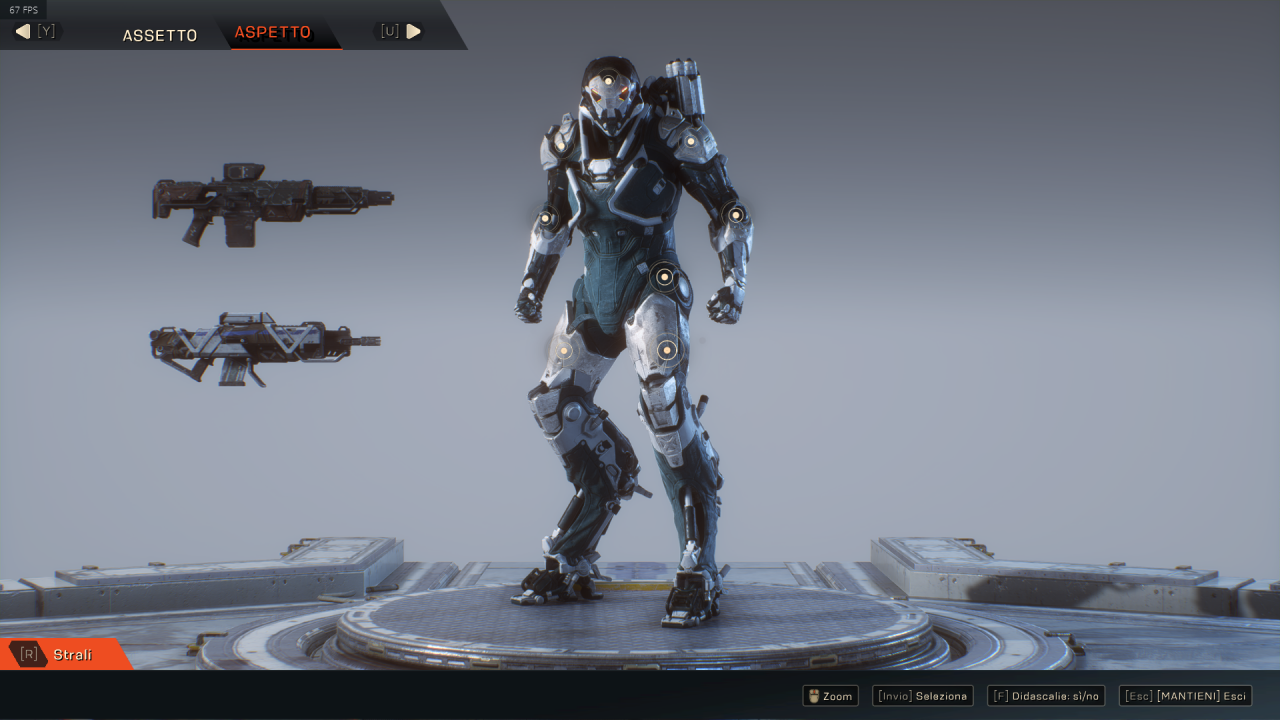This screenshot has width=1280, height=720.
Task: Click the Esci button to exit
Action: click(1185, 696)
